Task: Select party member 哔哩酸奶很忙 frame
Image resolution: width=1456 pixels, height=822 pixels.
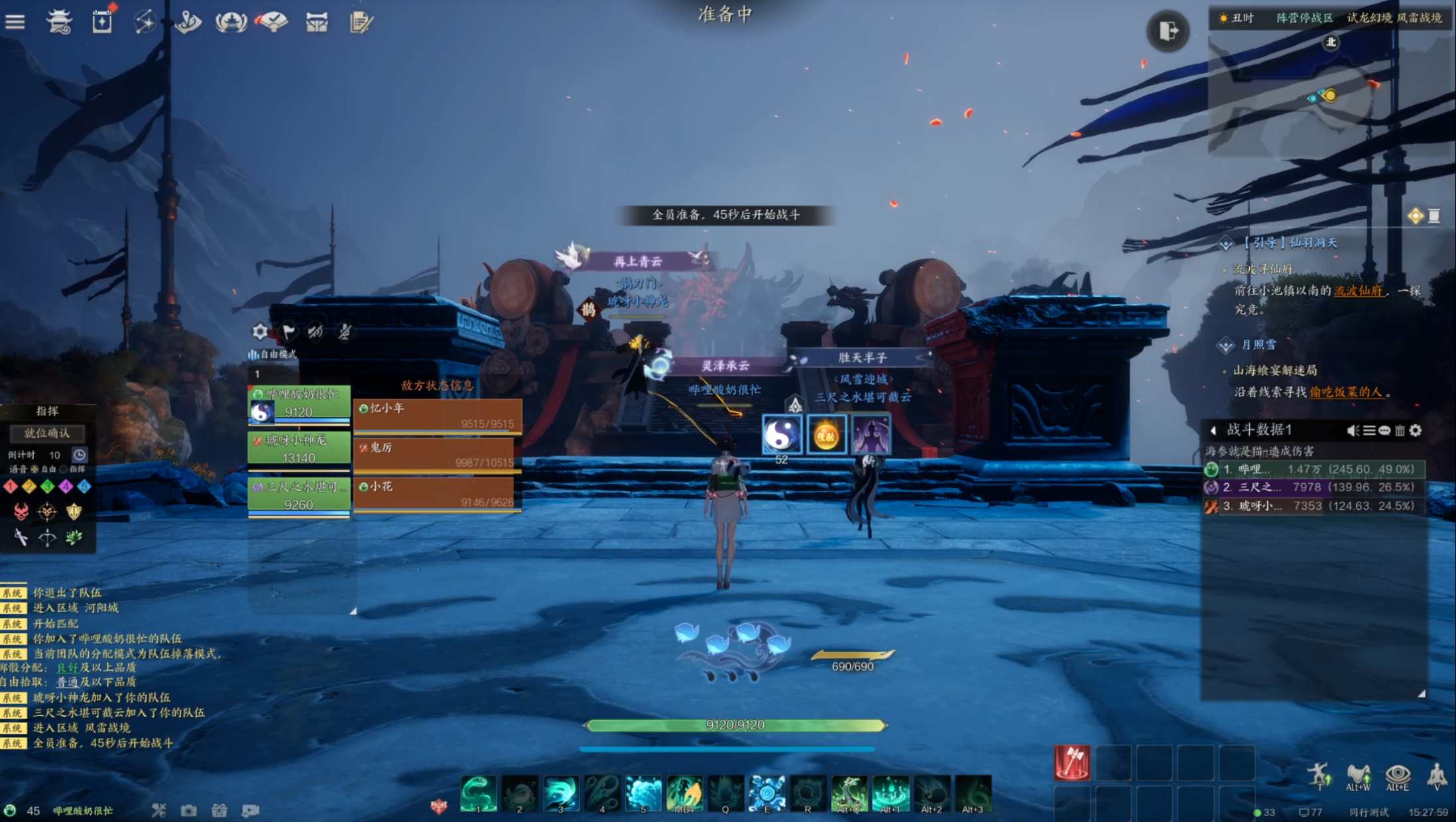Action: [299, 403]
